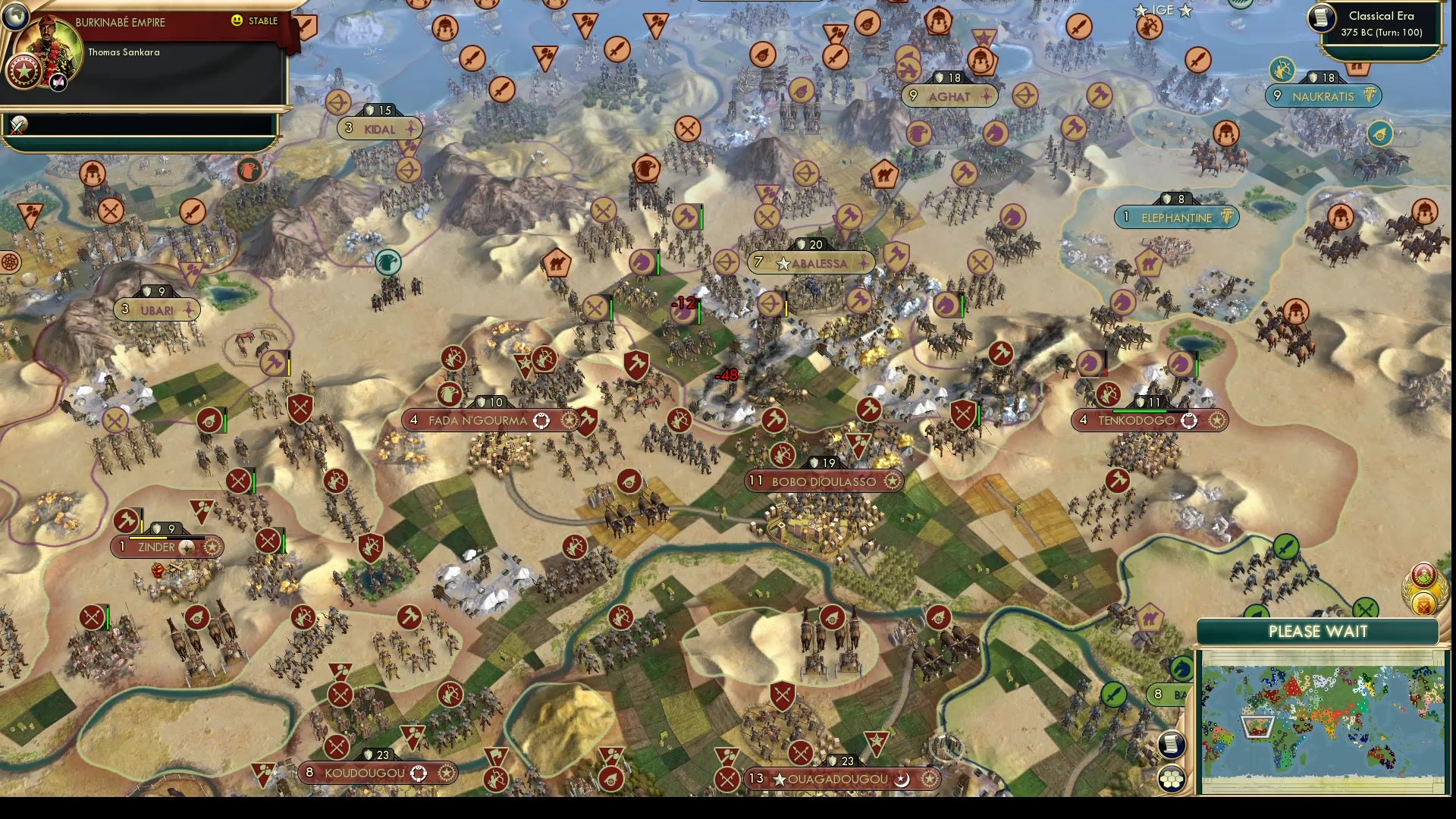Select the BOBO DIOULASSO city banner
This screenshot has height=819, width=1456.
[x=824, y=482]
